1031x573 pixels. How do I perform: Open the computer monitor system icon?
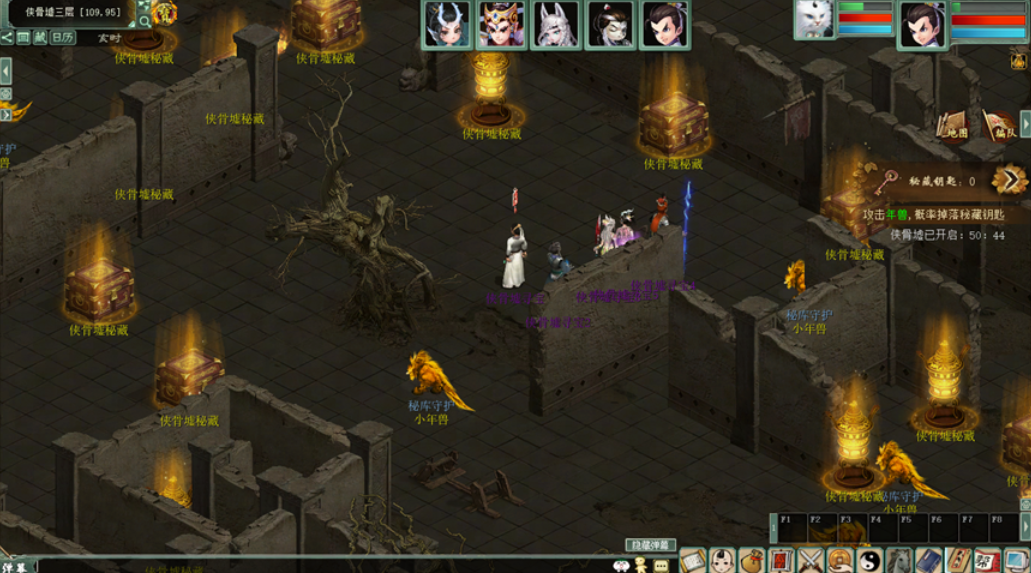pos(1016,561)
